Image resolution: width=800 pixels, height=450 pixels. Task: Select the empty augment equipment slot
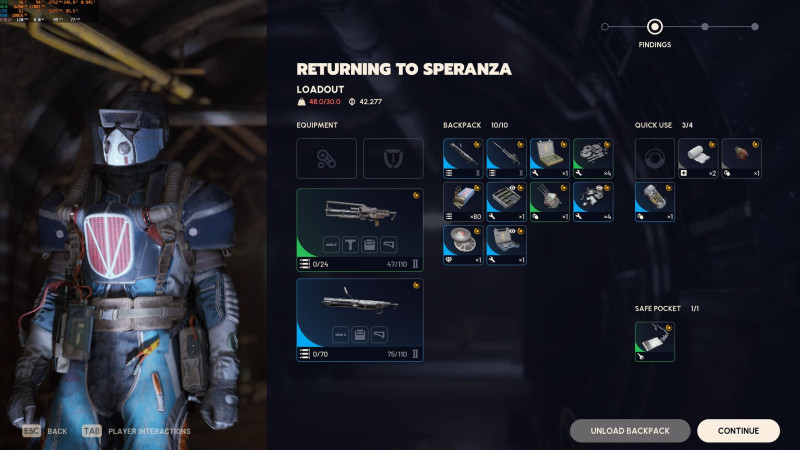click(x=326, y=158)
